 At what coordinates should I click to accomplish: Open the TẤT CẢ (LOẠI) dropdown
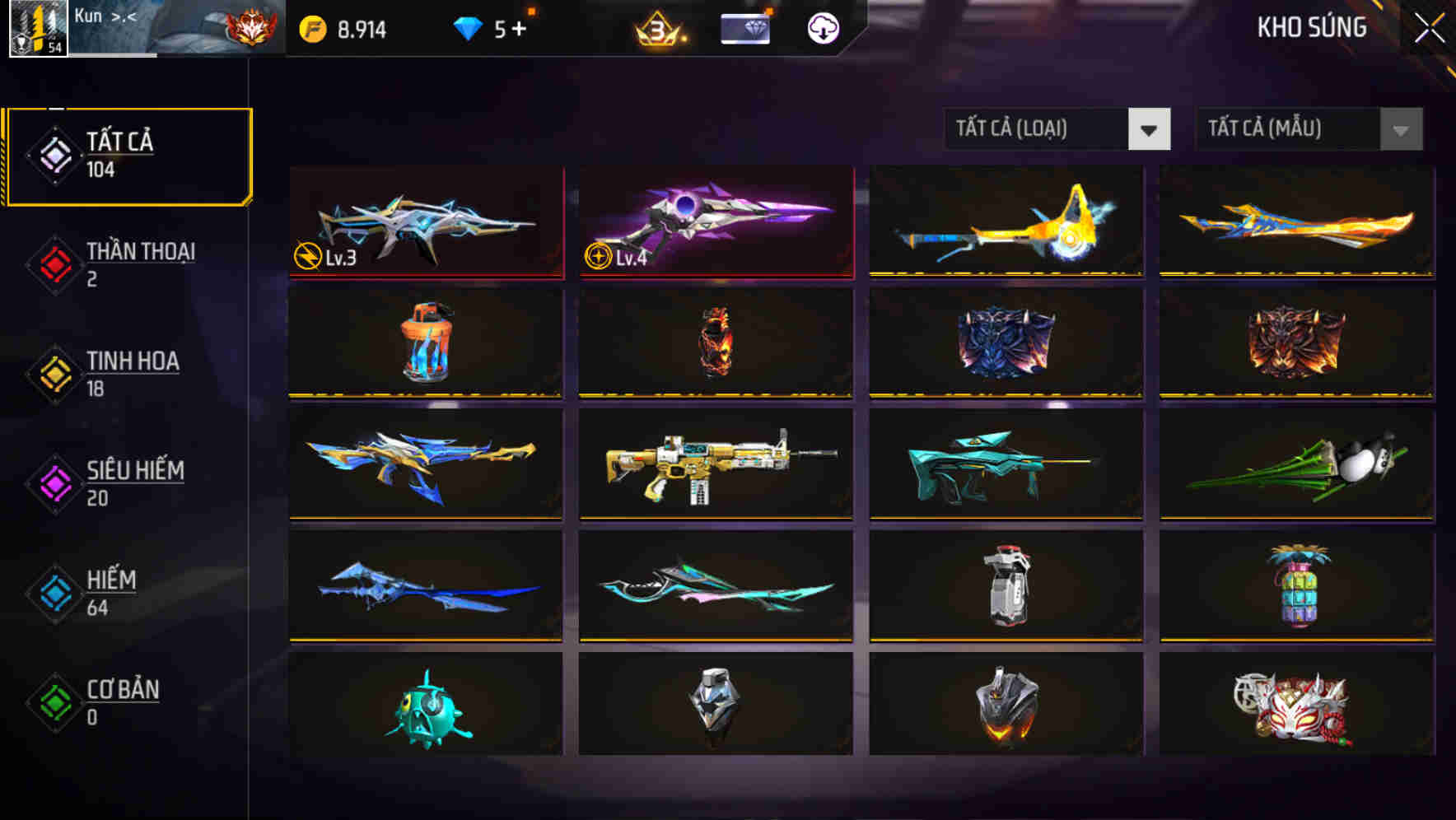coord(1034,129)
